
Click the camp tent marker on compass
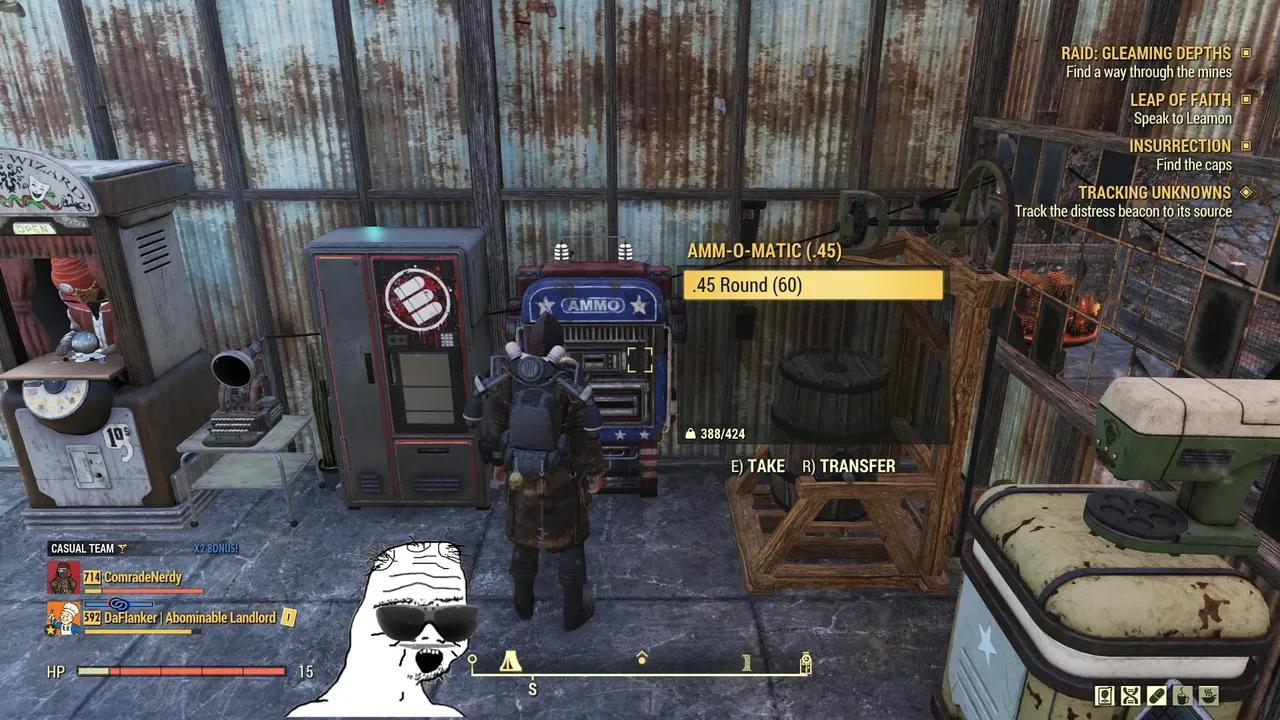(510, 661)
